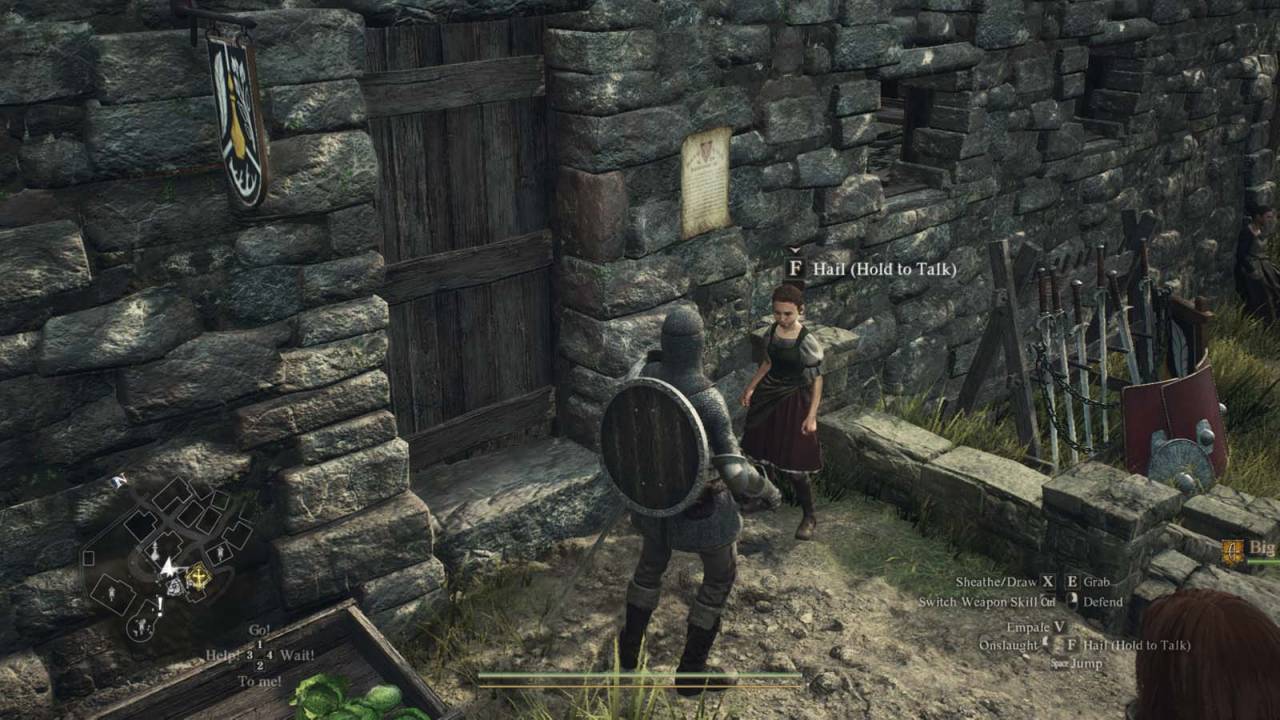Click the exclamation quest marker on minimap
Image resolution: width=1280 pixels, height=720 pixels.
[158, 606]
